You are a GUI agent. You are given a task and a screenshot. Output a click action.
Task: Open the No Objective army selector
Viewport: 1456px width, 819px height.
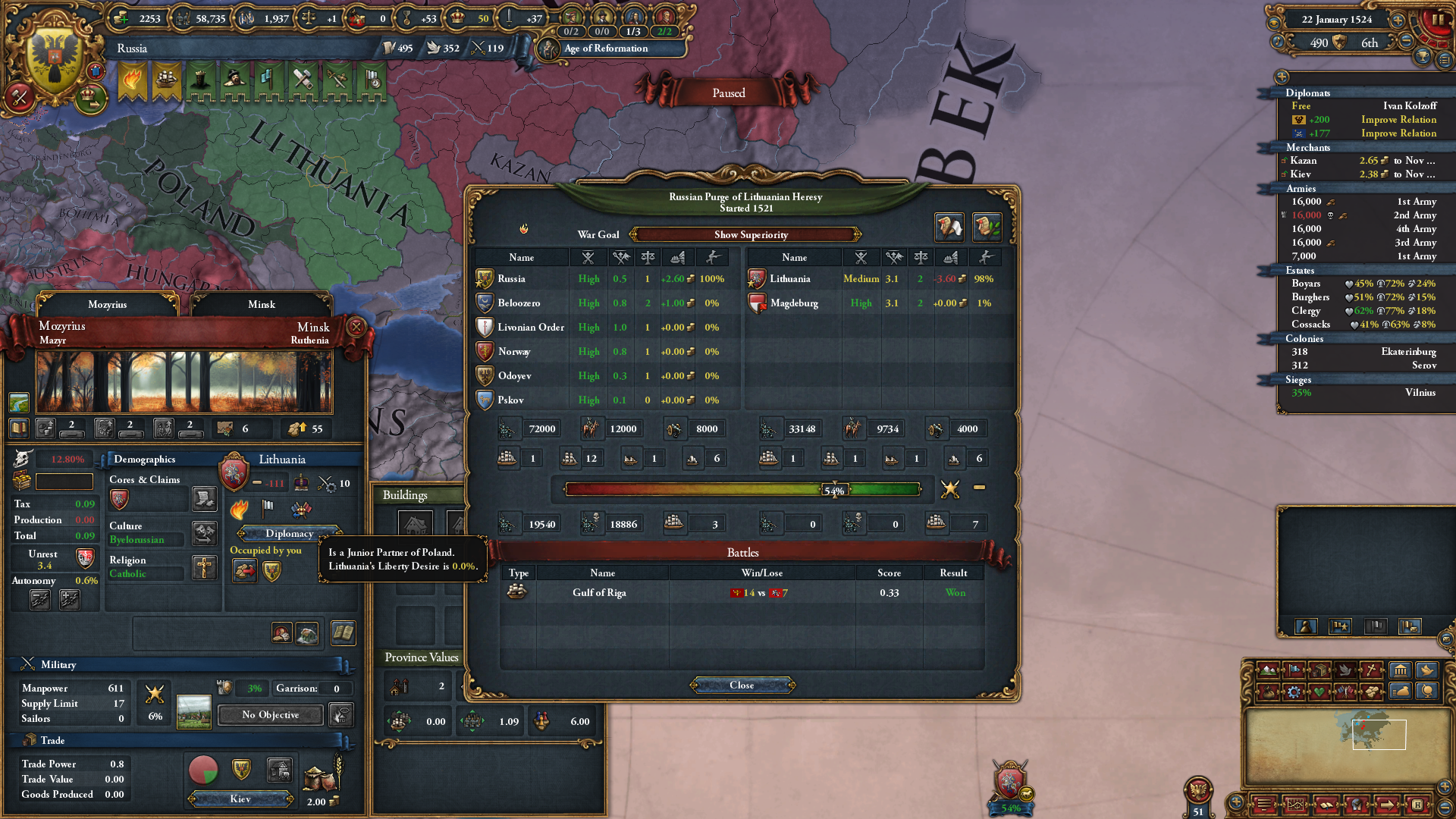(269, 714)
